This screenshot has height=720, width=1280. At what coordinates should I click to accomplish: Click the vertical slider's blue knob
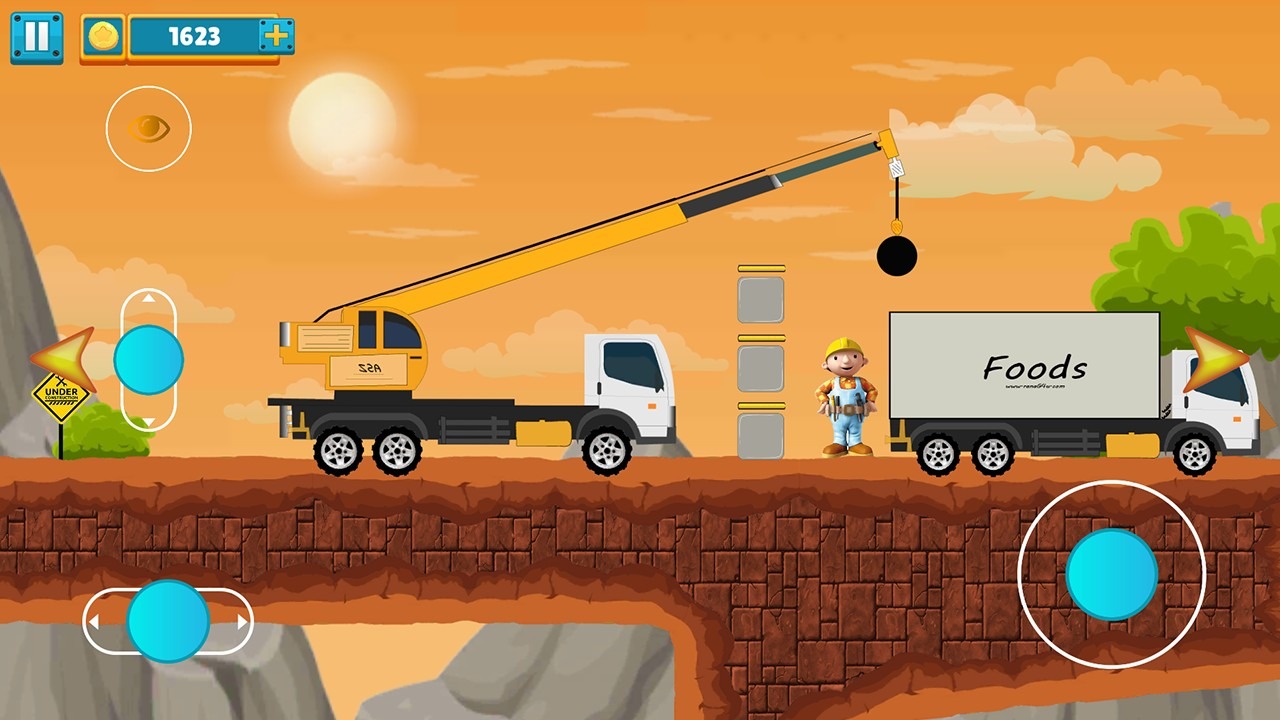[x=148, y=359]
